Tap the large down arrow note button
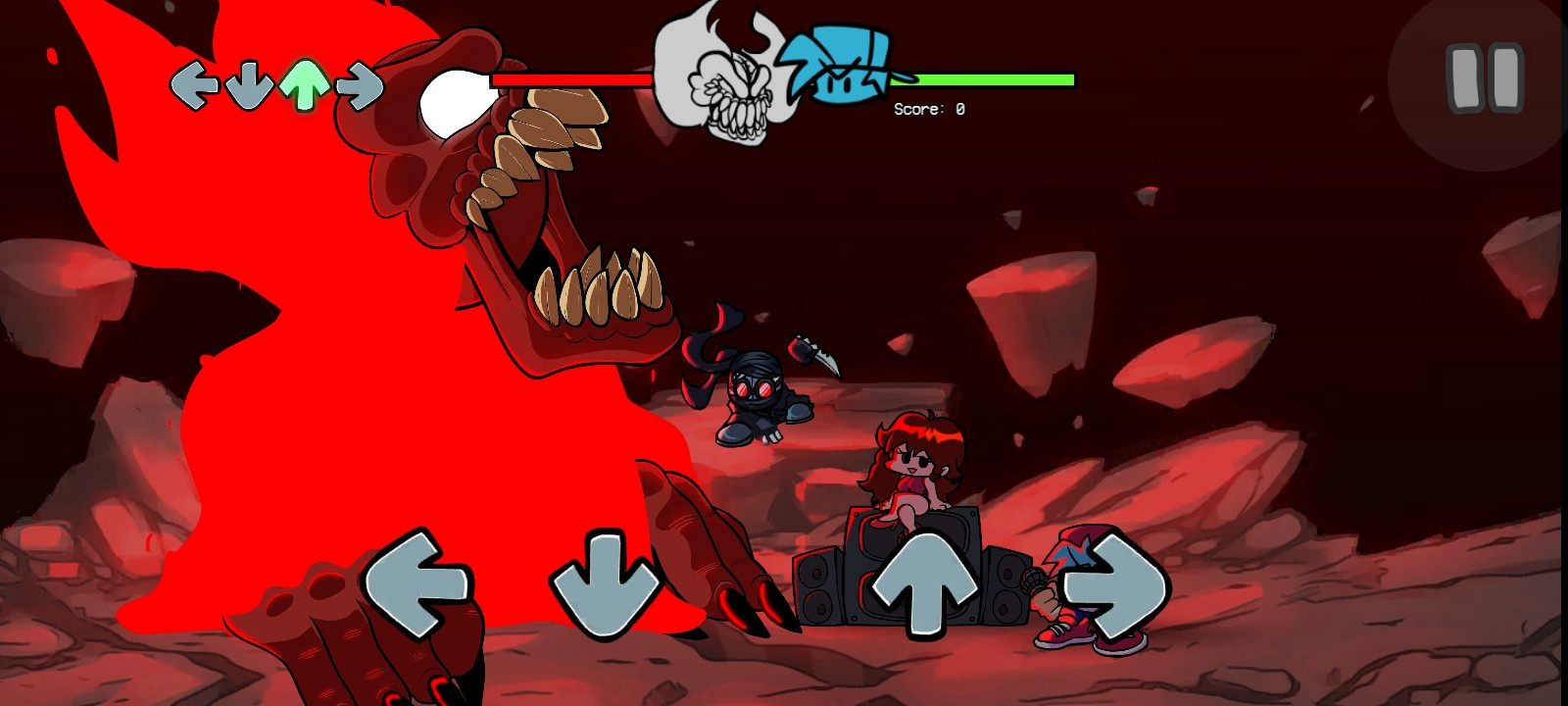Viewport: 1568px width, 706px height. pos(605,583)
